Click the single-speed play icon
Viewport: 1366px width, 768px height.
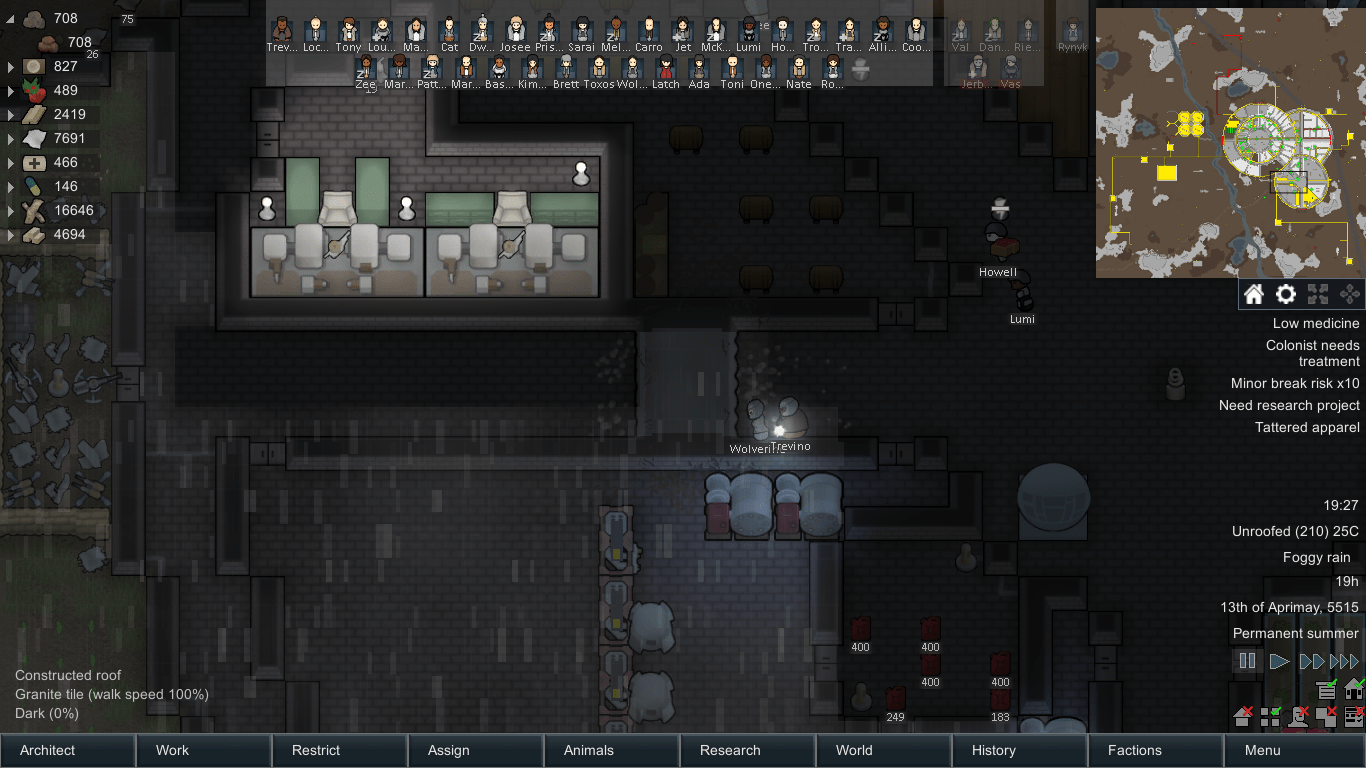1279,660
